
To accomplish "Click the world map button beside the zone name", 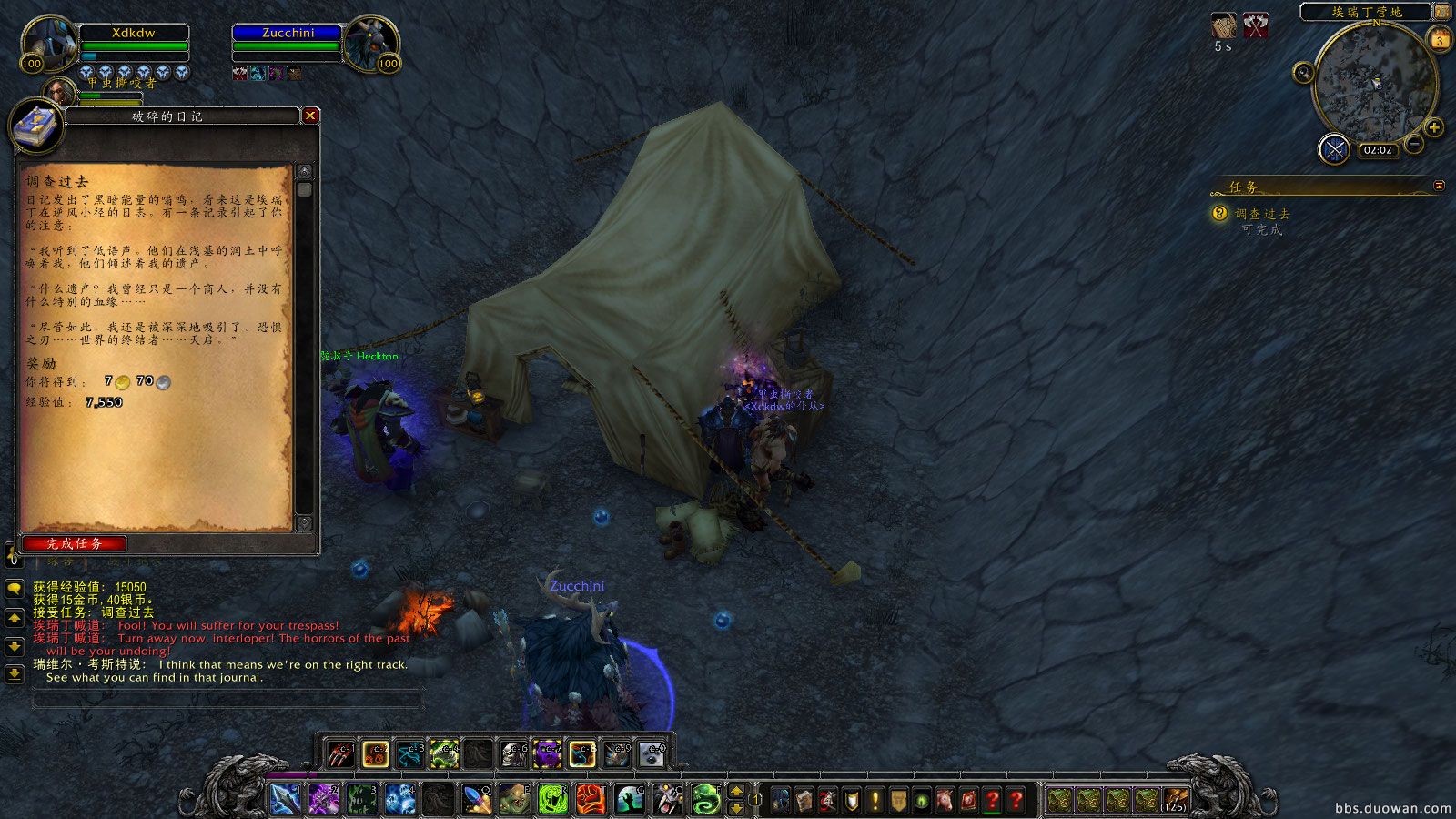I will [x=1441, y=12].
